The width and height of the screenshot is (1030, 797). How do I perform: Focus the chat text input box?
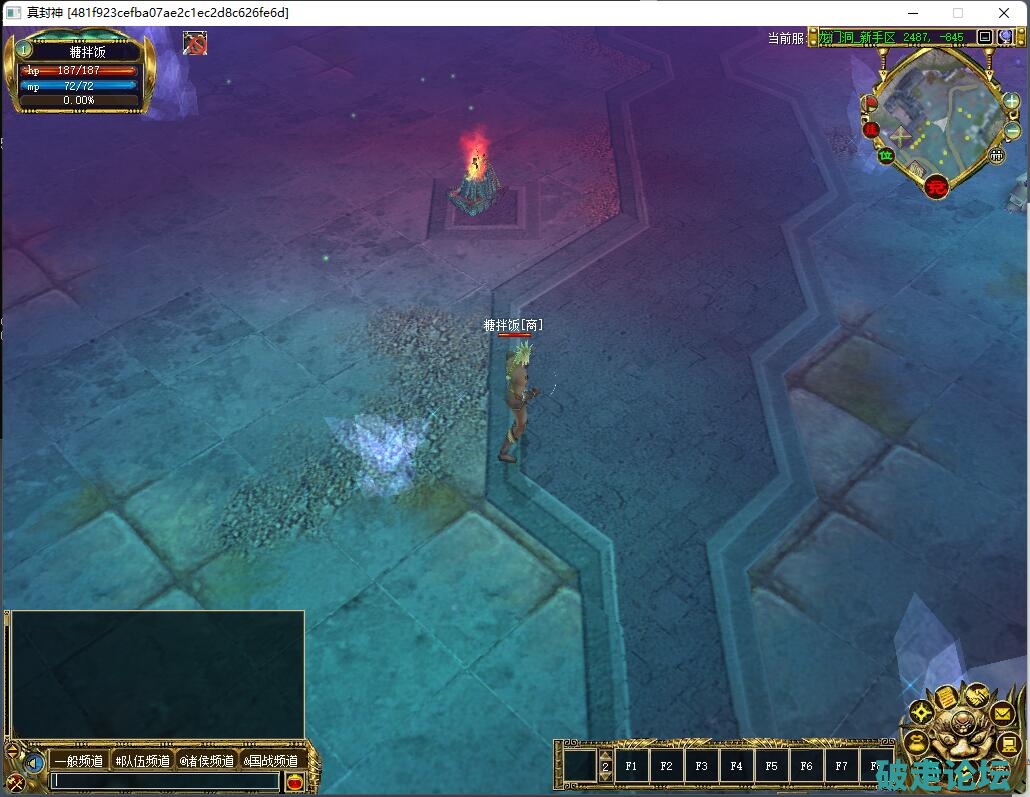coord(165,781)
